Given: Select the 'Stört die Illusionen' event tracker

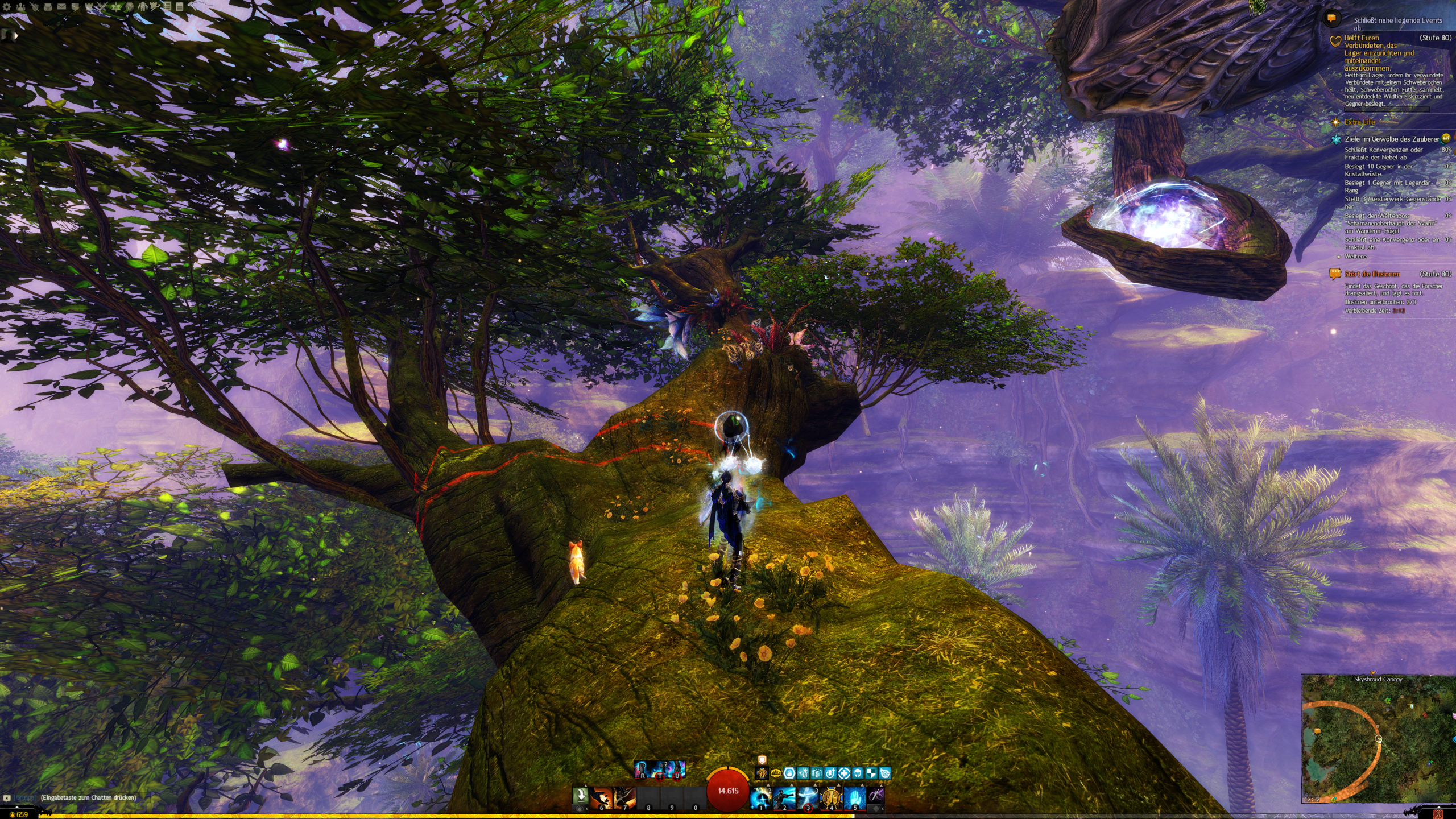Looking at the screenshot, I should tap(1372, 274).
